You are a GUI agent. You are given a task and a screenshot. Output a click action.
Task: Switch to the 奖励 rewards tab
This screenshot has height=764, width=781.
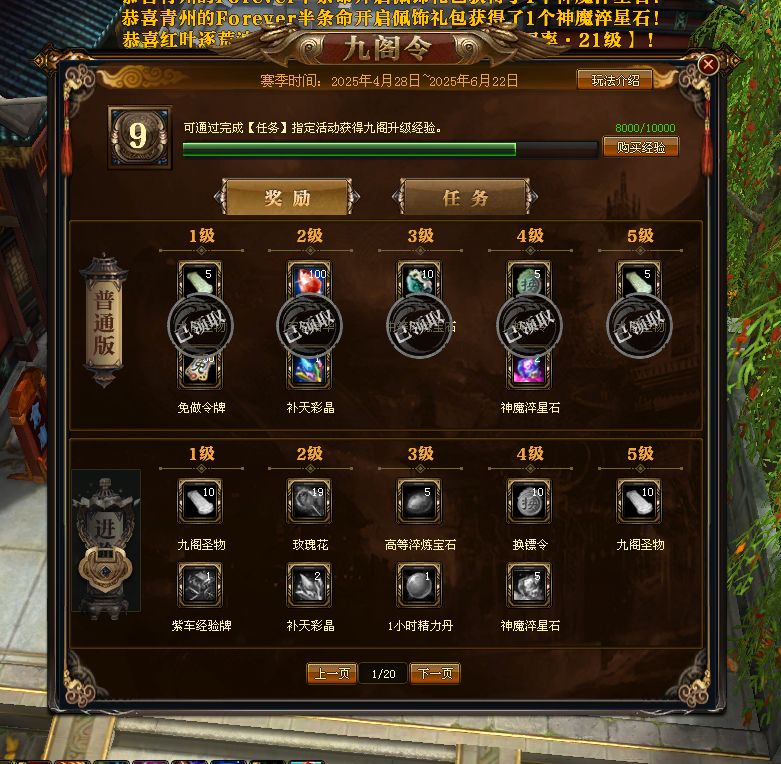287,197
